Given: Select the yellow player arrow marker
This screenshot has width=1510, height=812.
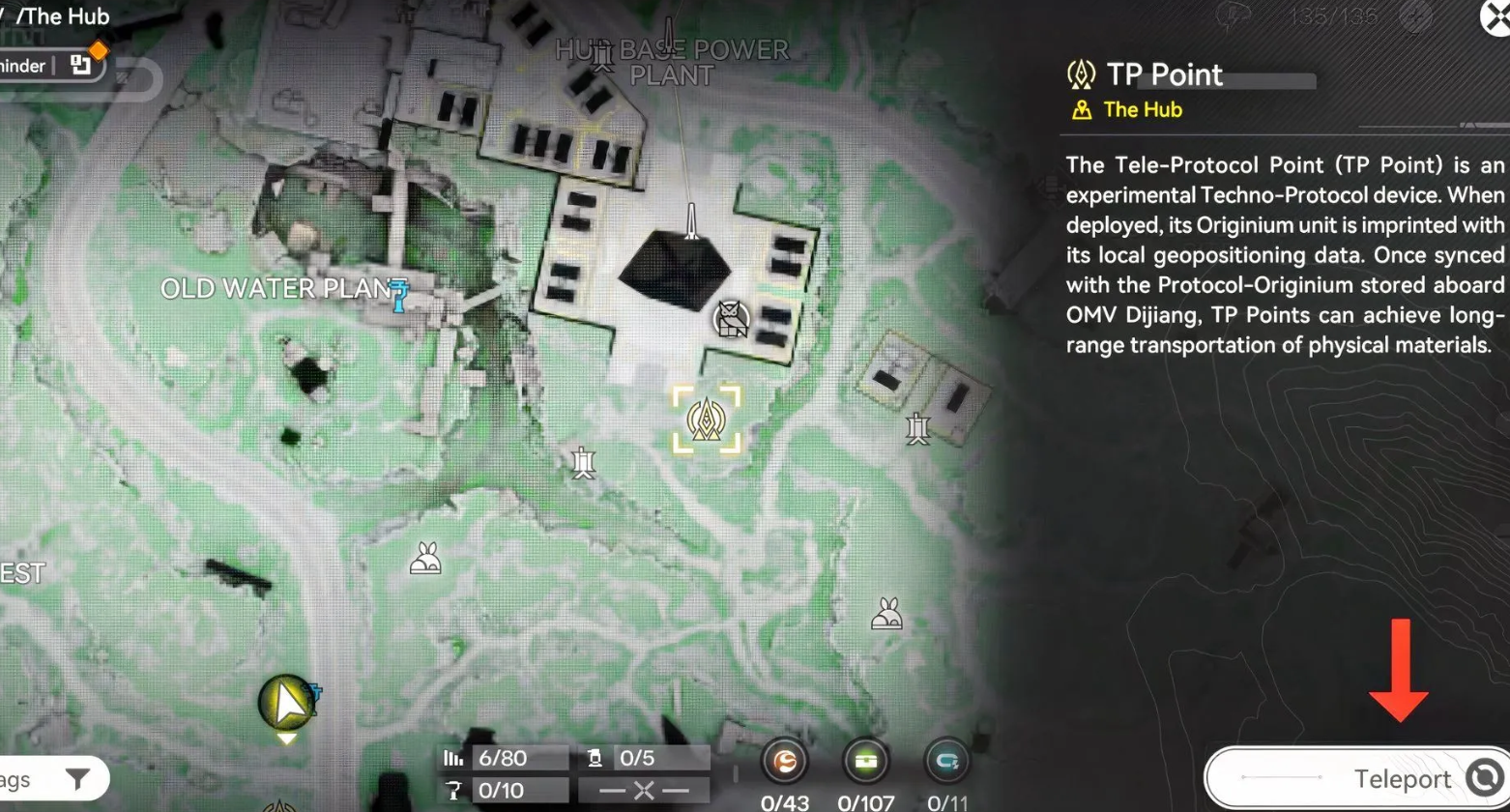Looking at the screenshot, I should (x=287, y=702).
